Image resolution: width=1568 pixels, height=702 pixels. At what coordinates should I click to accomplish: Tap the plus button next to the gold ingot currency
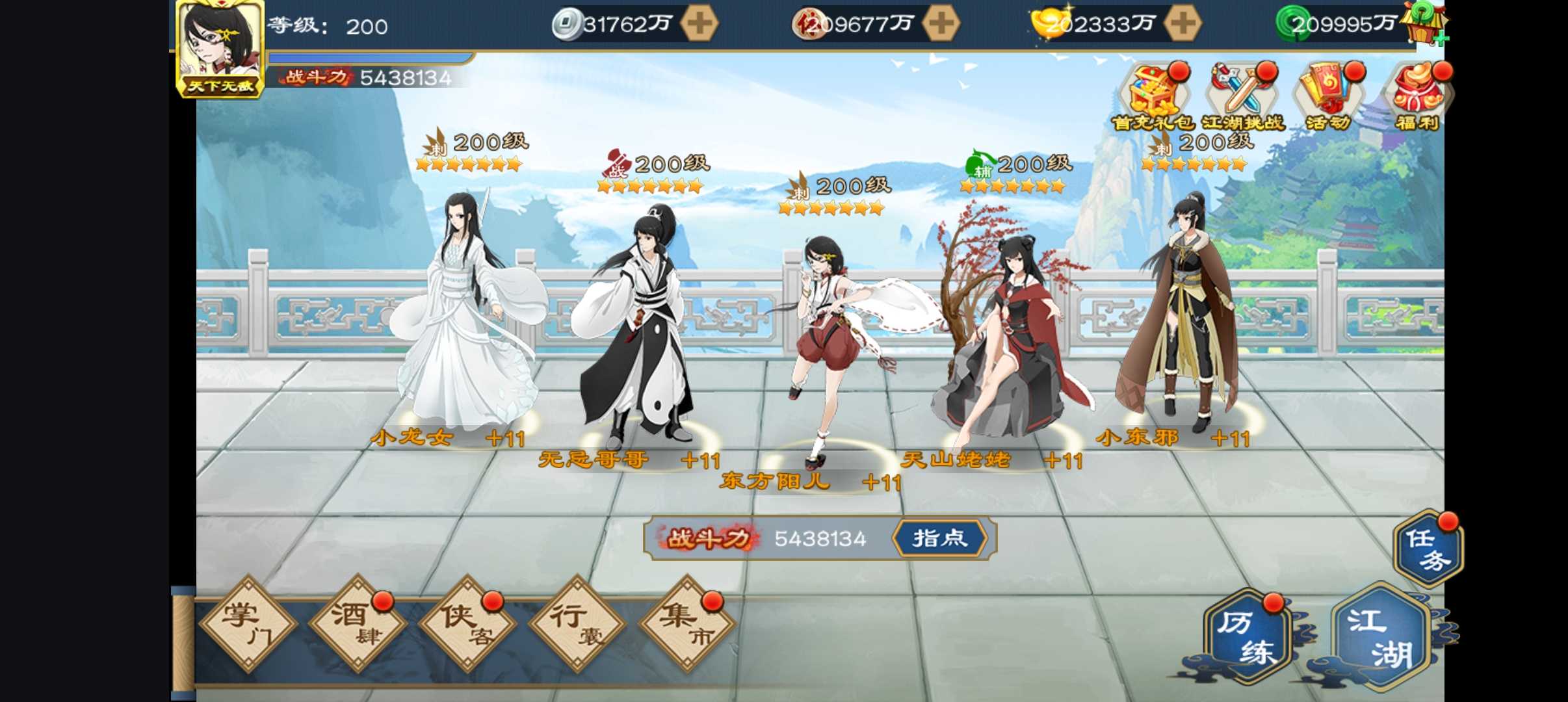[1182, 24]
